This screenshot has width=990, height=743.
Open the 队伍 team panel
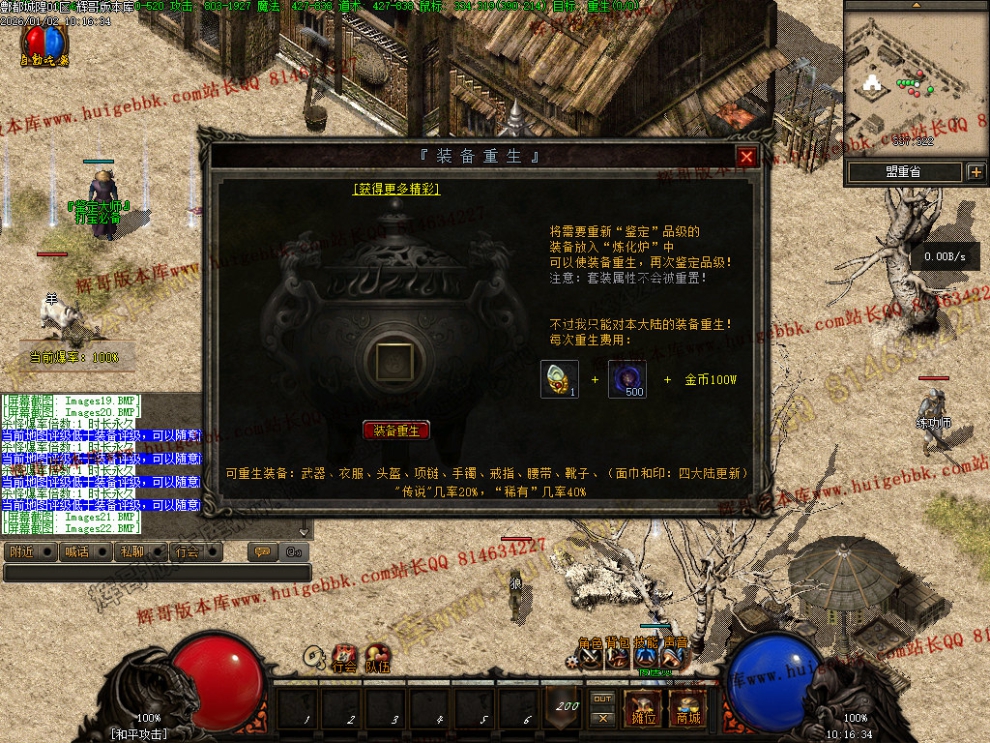377,658
